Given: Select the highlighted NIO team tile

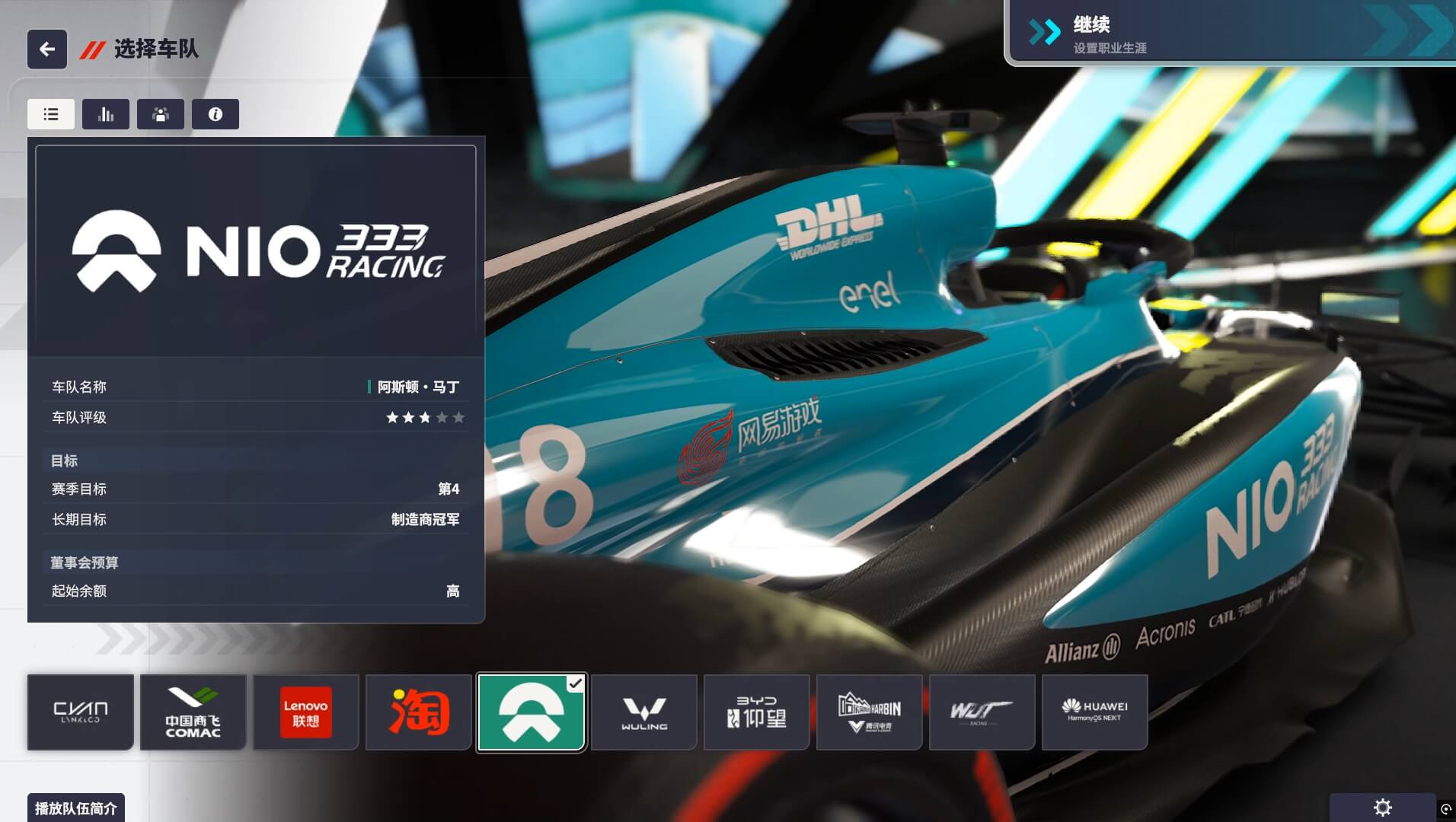Looking at the screenshot, I should (532, 712).
